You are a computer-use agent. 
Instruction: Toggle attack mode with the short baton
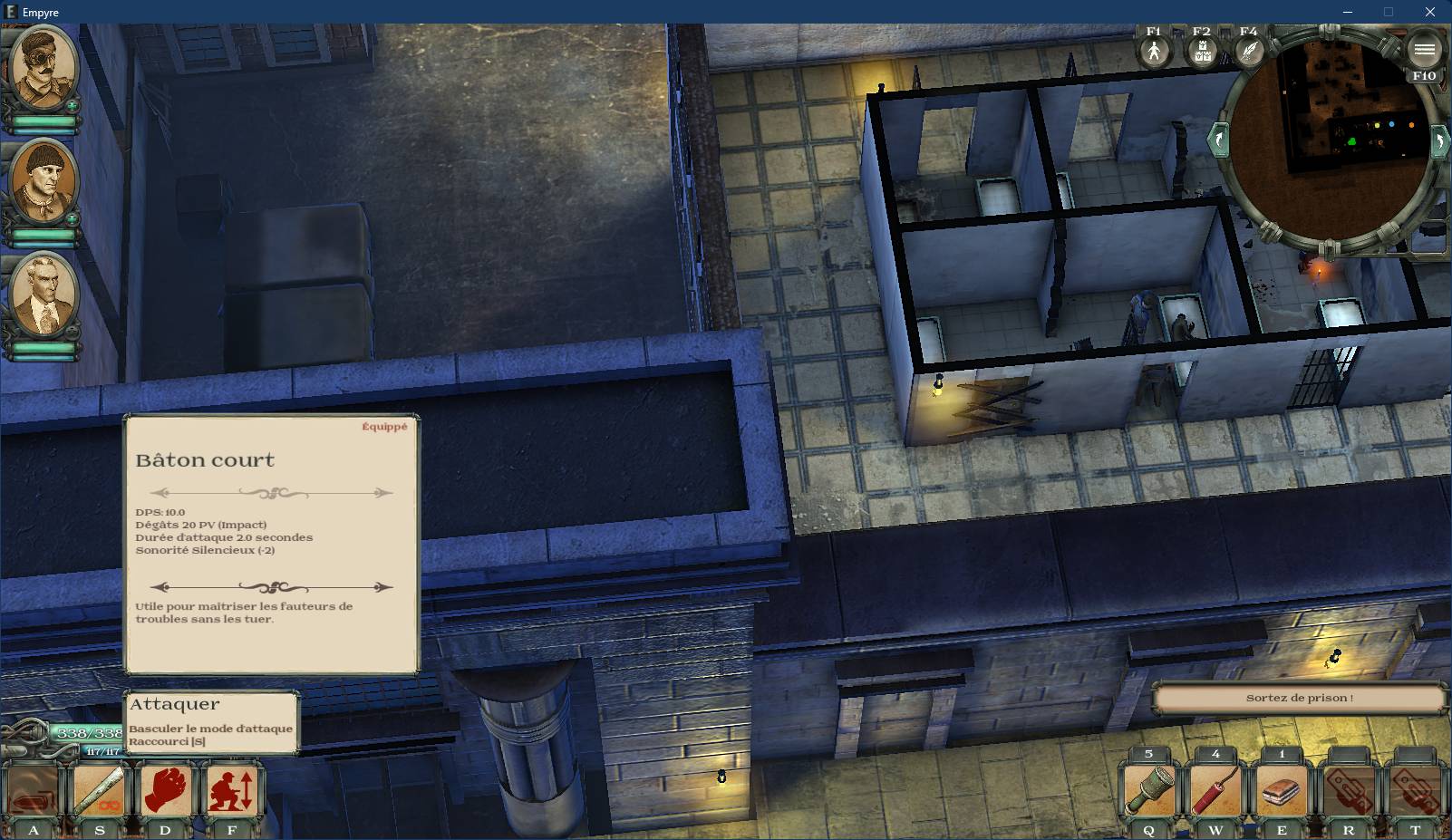tap(99, 790)
